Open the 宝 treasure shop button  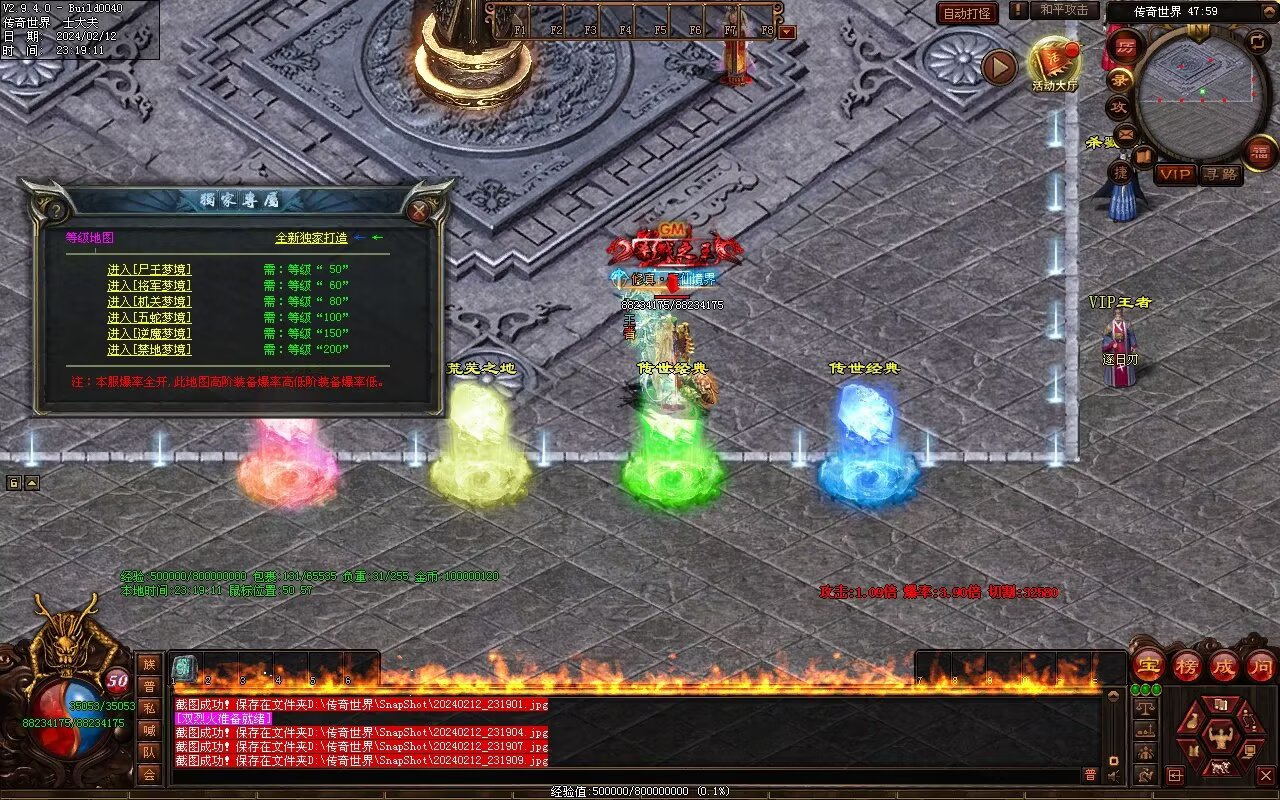[1147, 665]
